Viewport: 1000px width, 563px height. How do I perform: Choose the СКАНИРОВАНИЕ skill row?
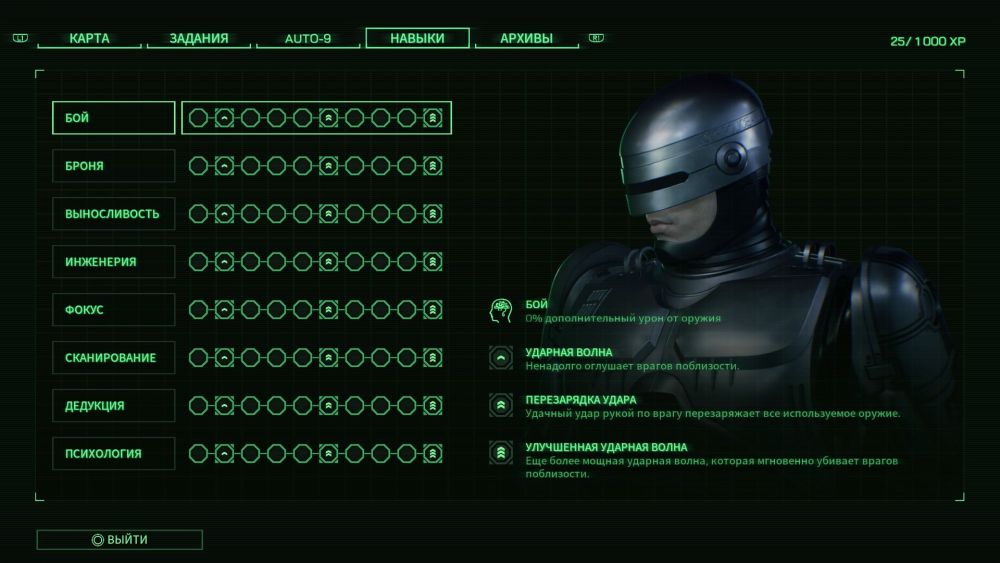(113, 358)
